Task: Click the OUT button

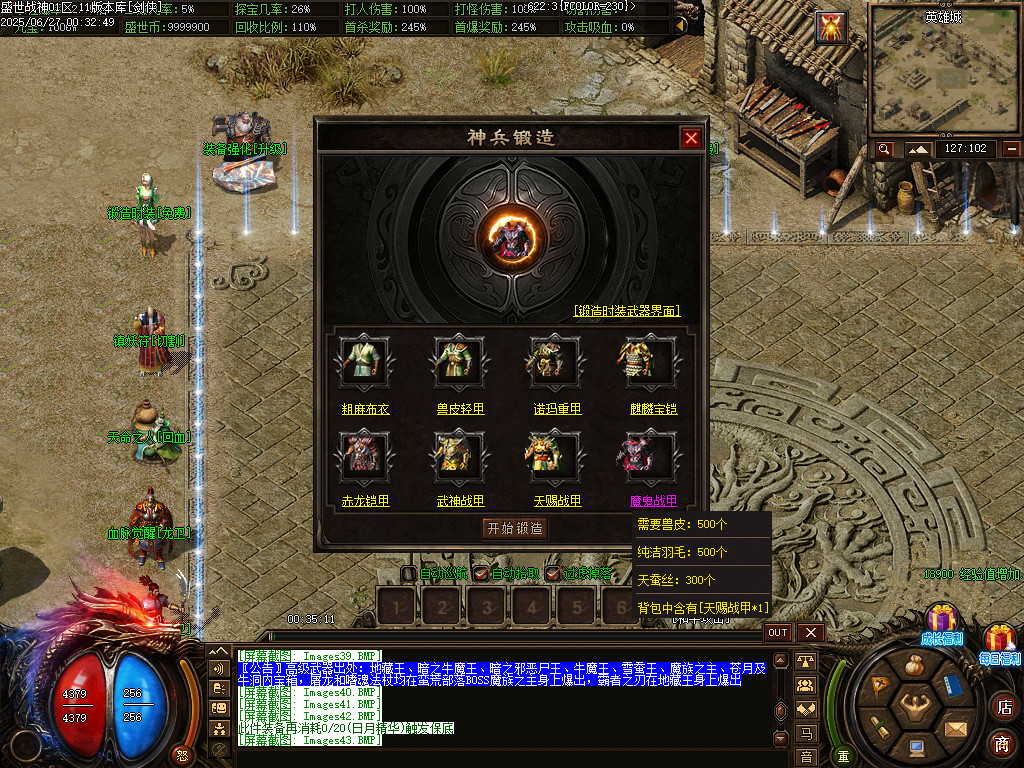Action: [x=778, y=632]
